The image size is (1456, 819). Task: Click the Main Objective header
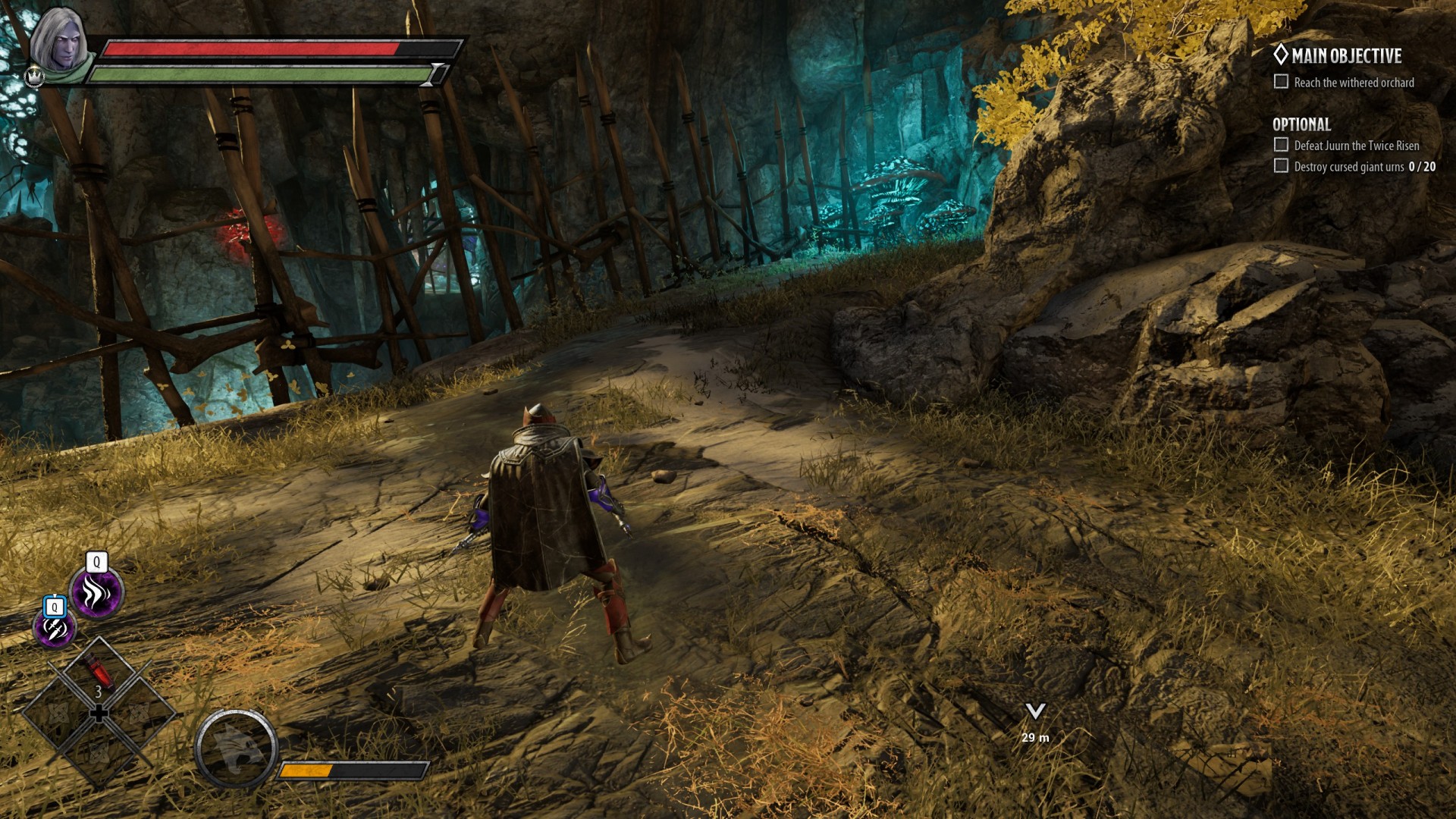point(1345,56)
